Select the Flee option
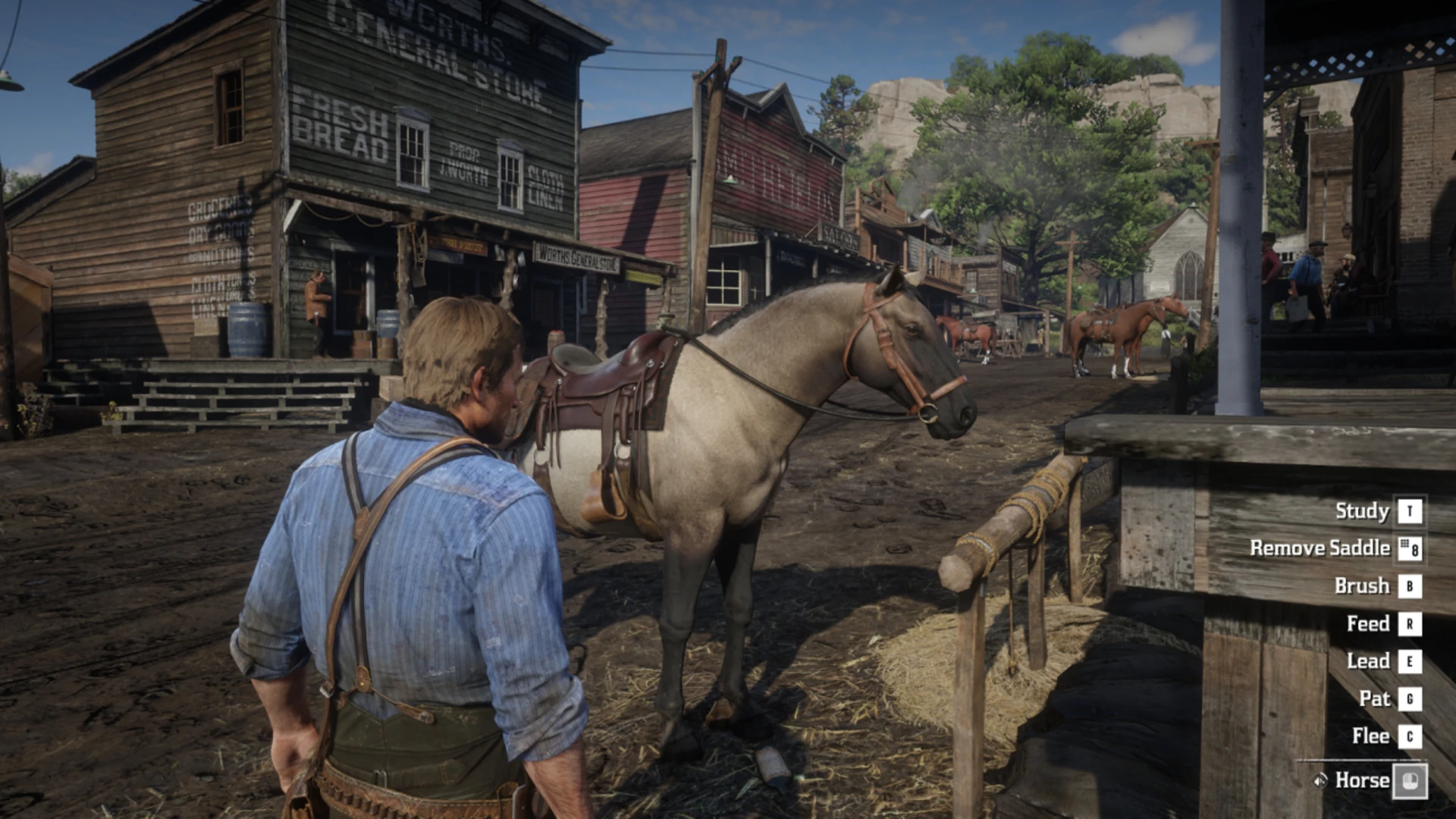Image resolution: width=1456 pixels, height=819 pixels. [1370, 736]
